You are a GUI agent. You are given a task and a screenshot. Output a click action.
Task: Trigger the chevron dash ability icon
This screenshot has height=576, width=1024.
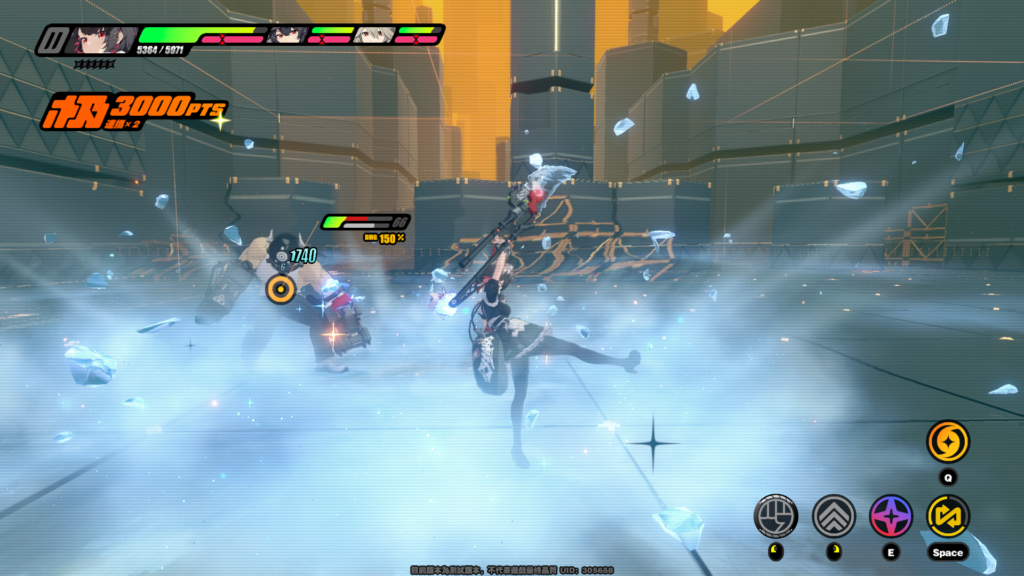coord(833,515)
